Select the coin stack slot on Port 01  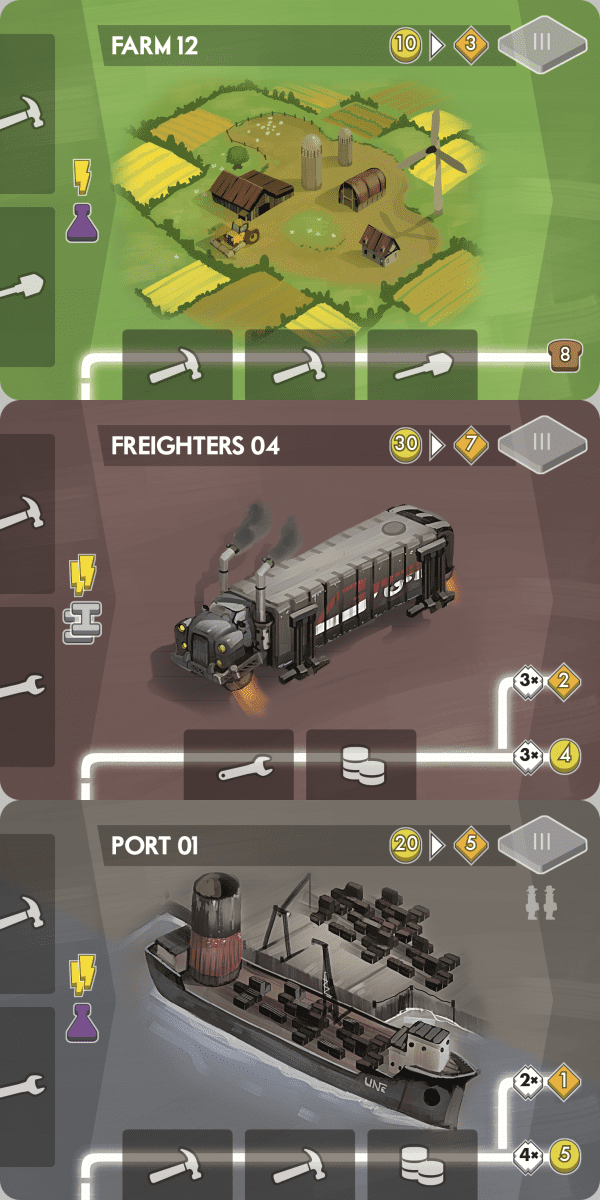tap(422, 1165)
